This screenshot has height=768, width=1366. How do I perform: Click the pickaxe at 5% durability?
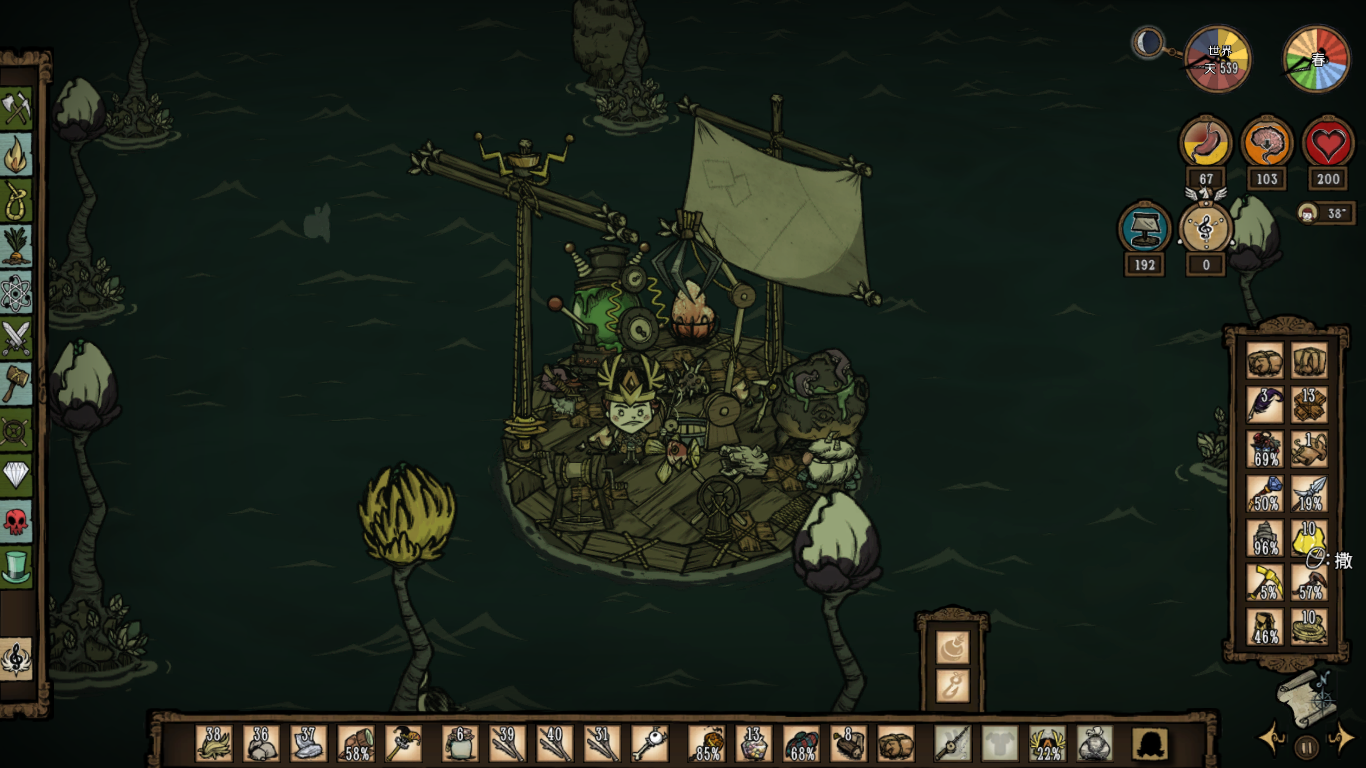[1264, 582]
